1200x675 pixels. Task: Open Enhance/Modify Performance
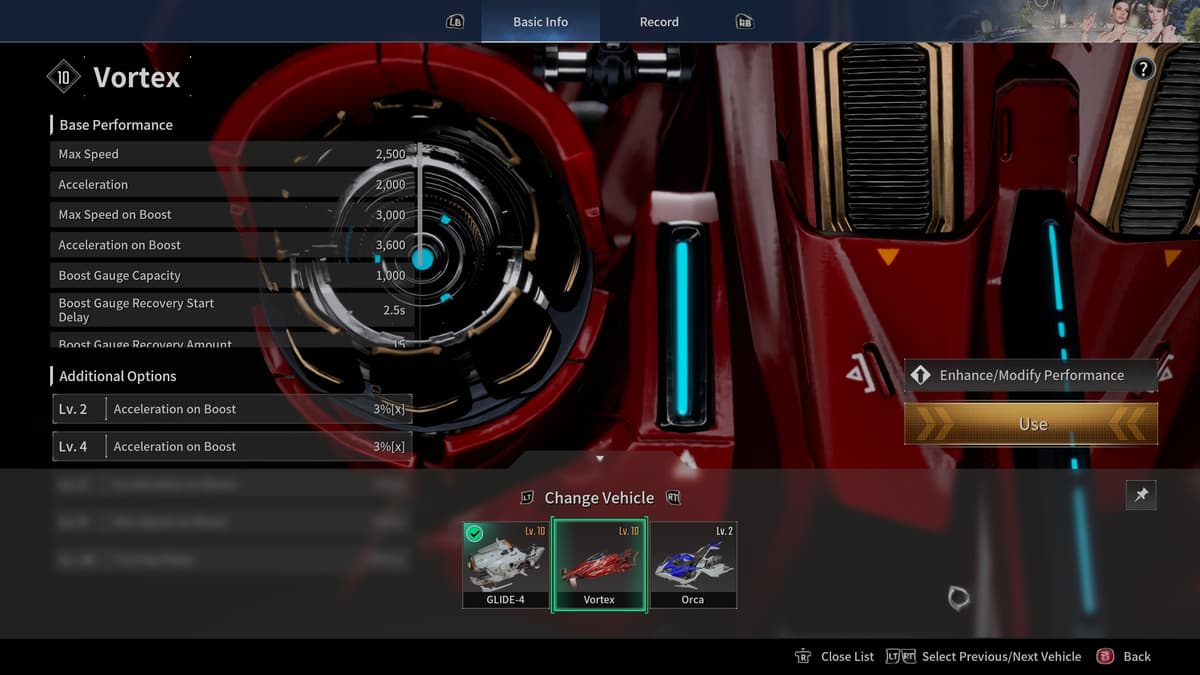coord(1031,375)
